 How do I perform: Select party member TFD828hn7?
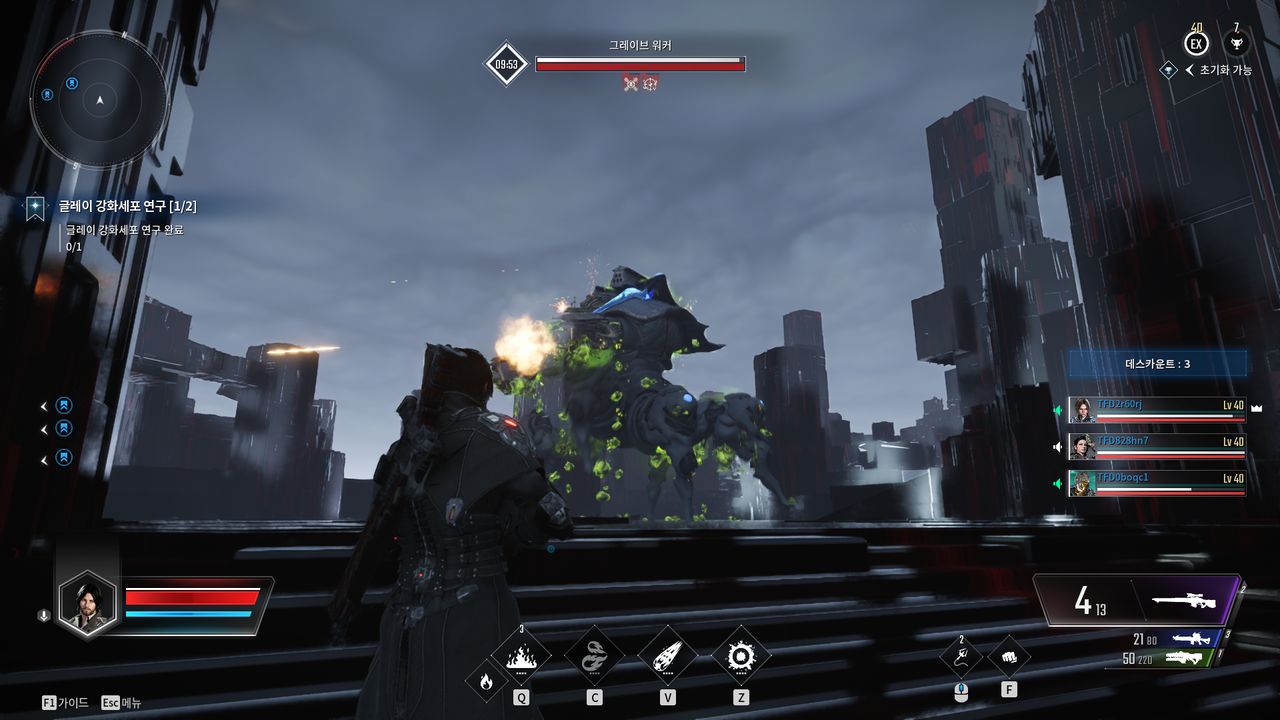coord(1157,446)
